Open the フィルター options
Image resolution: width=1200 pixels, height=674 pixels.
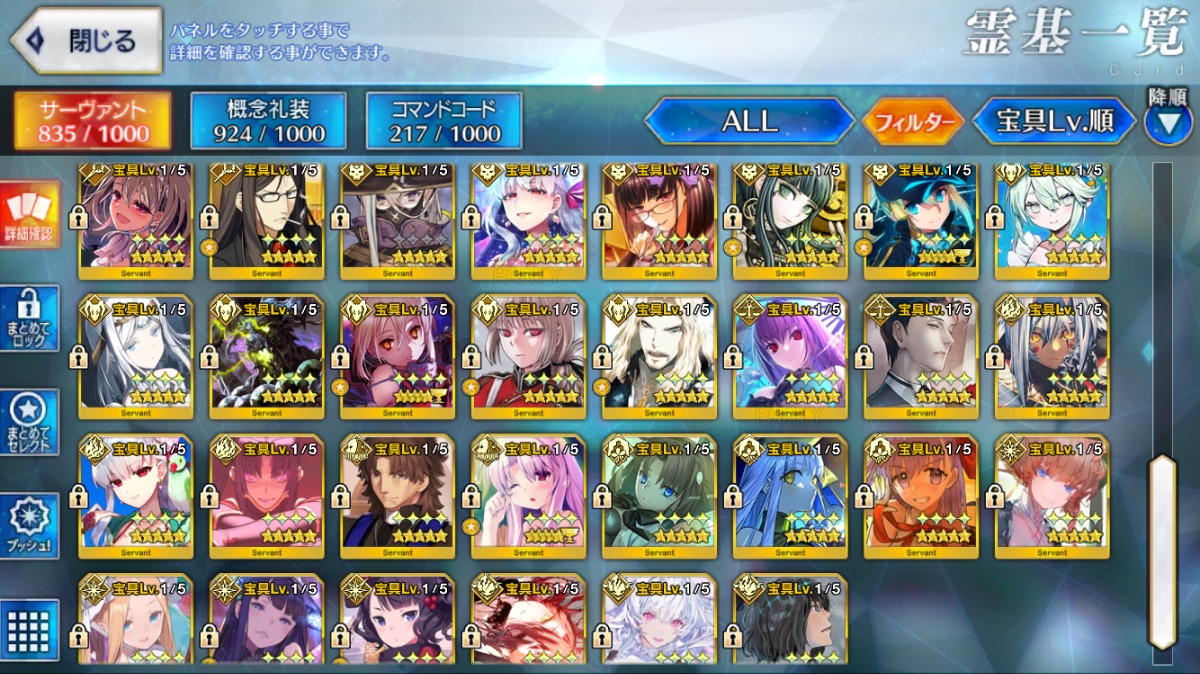(x=913, y=122)
